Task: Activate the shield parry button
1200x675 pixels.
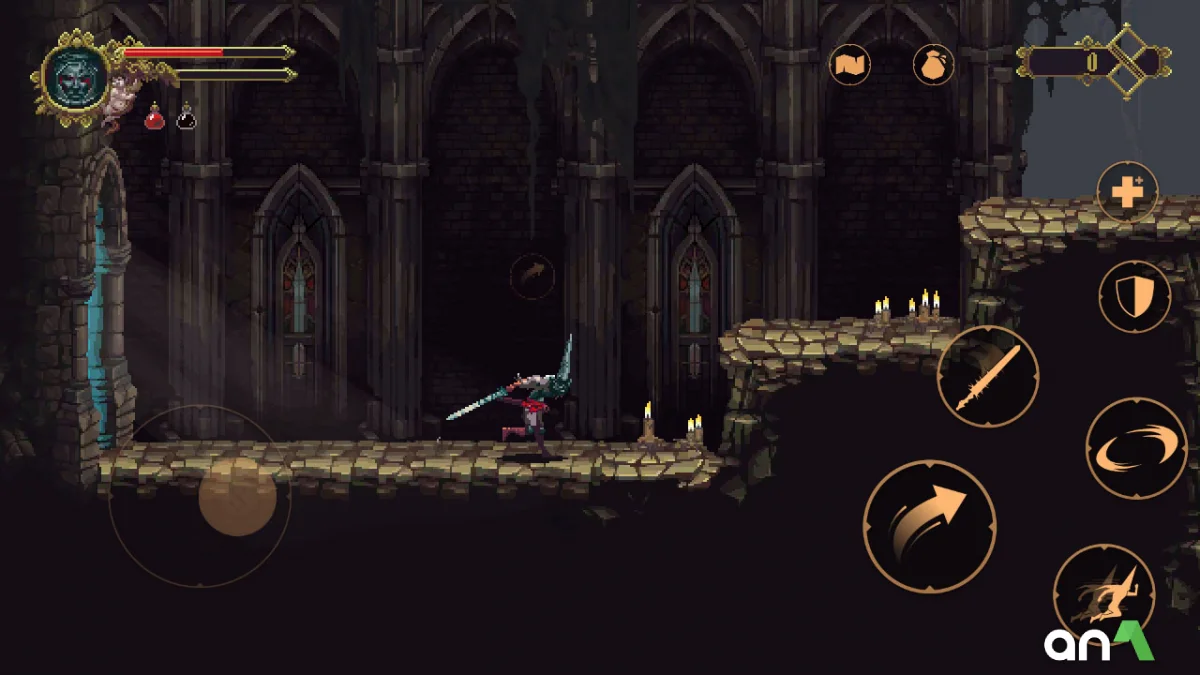Action: pos(1134,297)
